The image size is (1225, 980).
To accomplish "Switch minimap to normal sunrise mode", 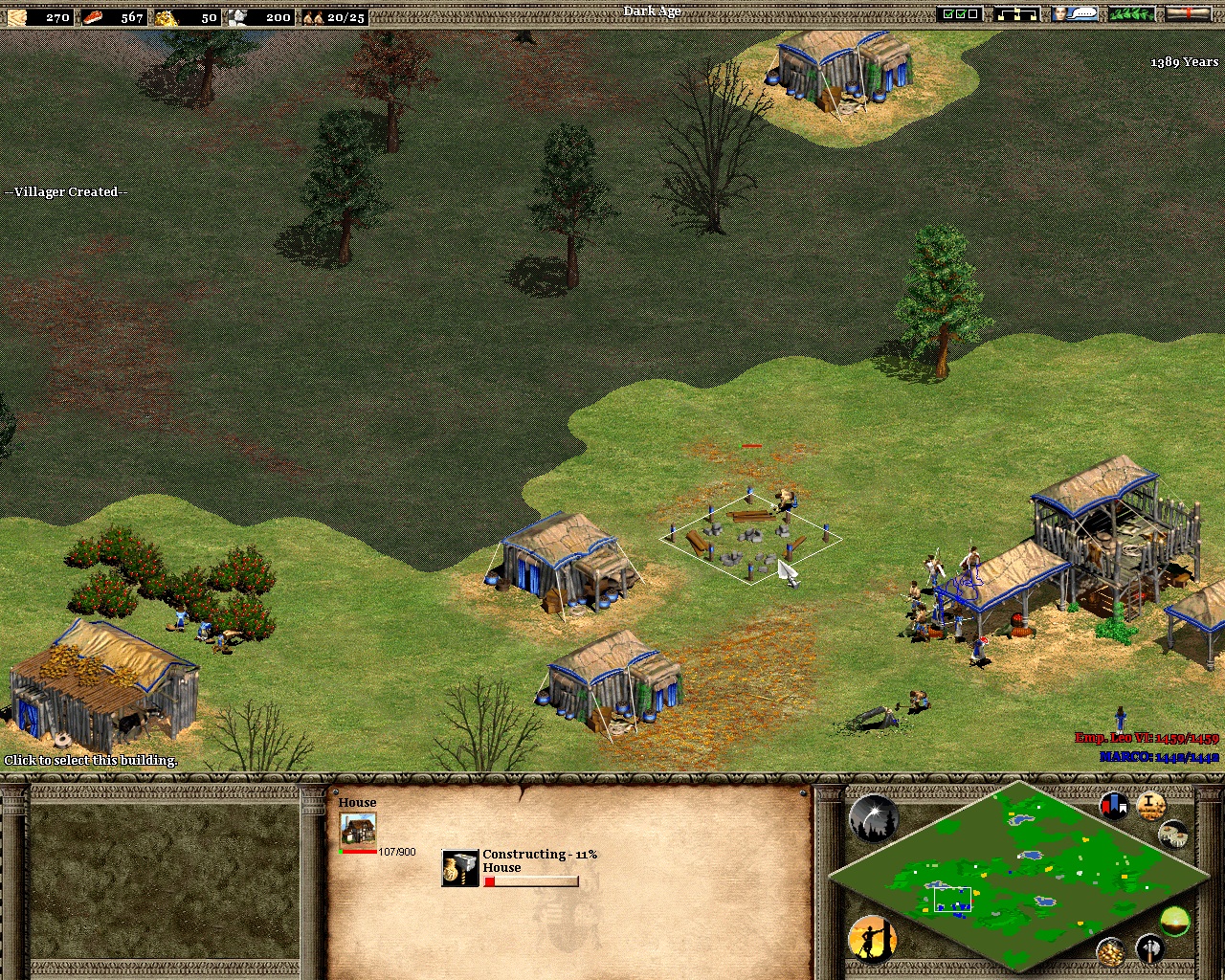I will coord(1174,922).
